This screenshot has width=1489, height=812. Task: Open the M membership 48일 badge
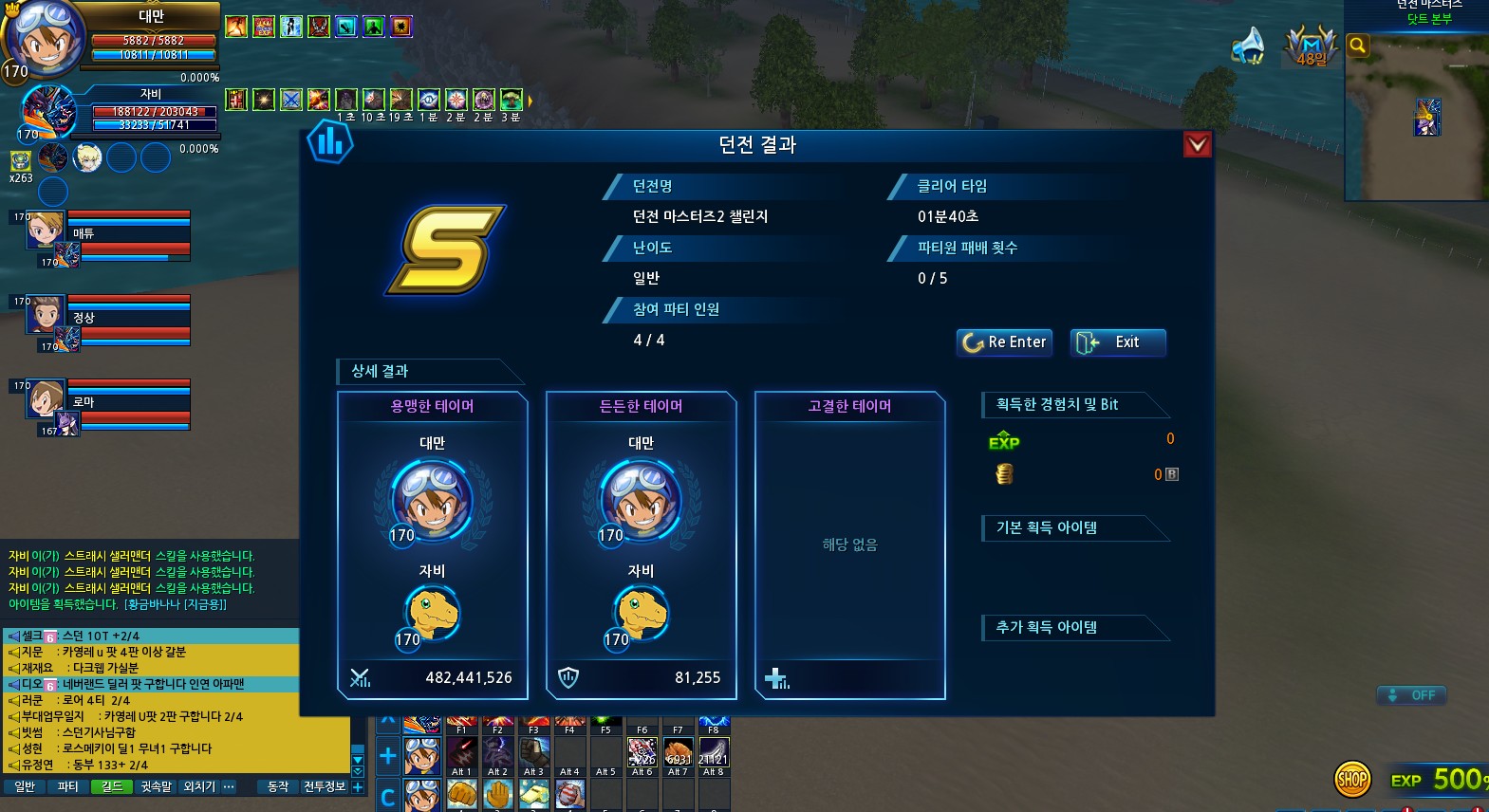pos(1311,46)
